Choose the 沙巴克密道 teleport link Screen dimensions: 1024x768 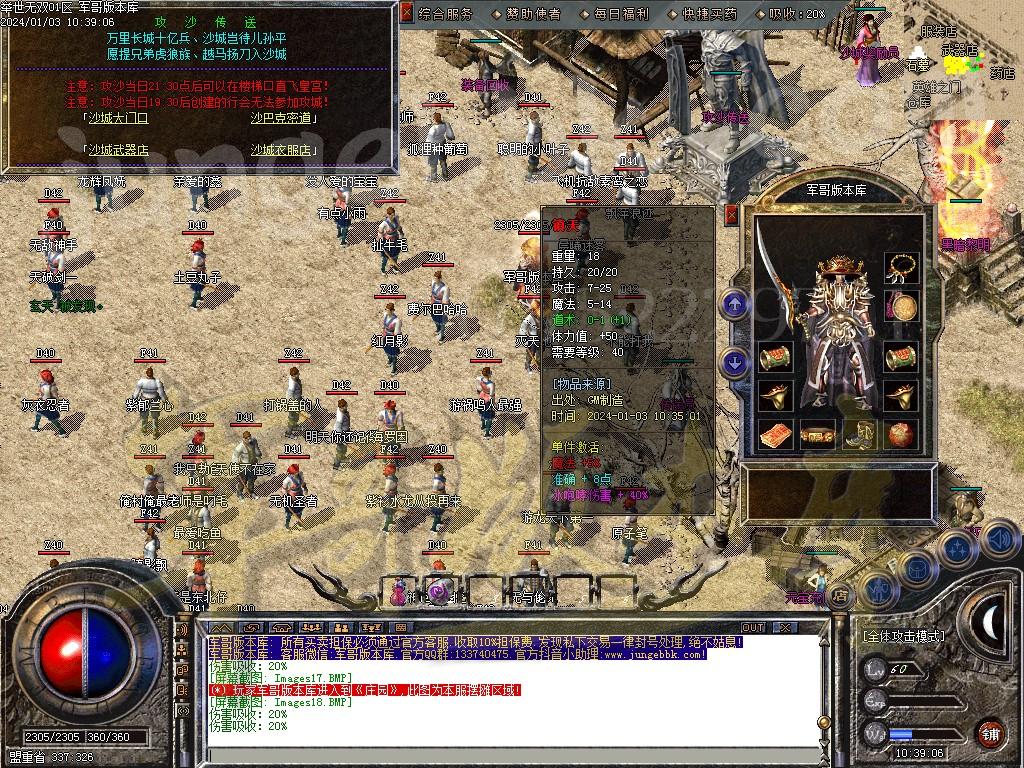coord(281,118)
